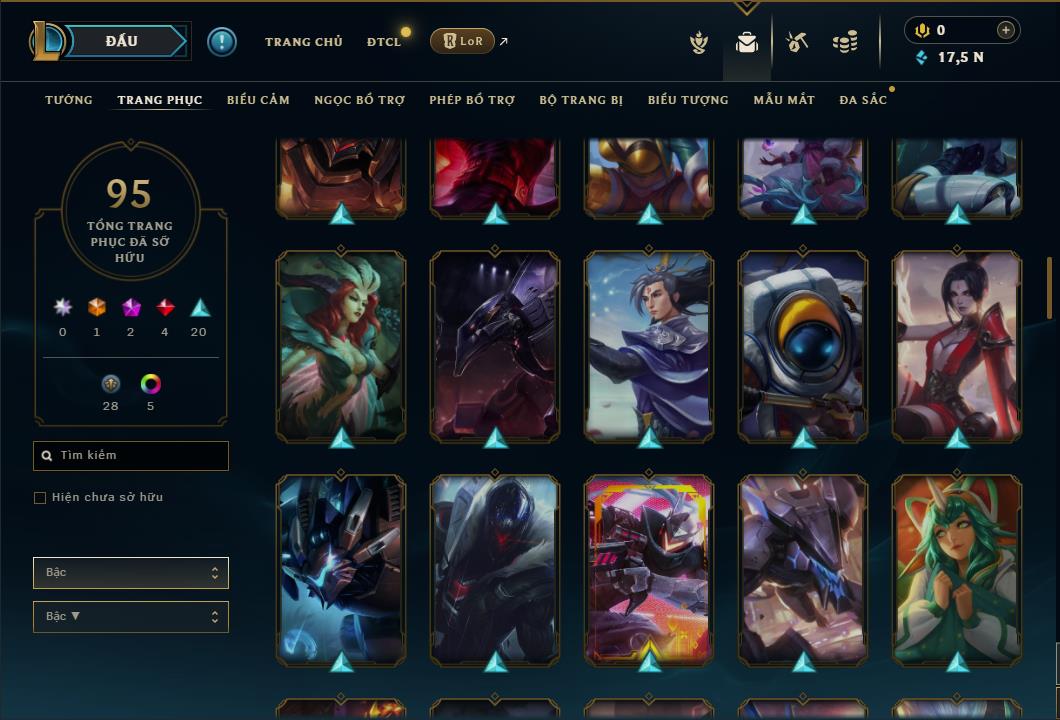Viewport: 1060px width, 720px height.
Task: Click the blue exclamation alert icon
Action: coord(222,41)
